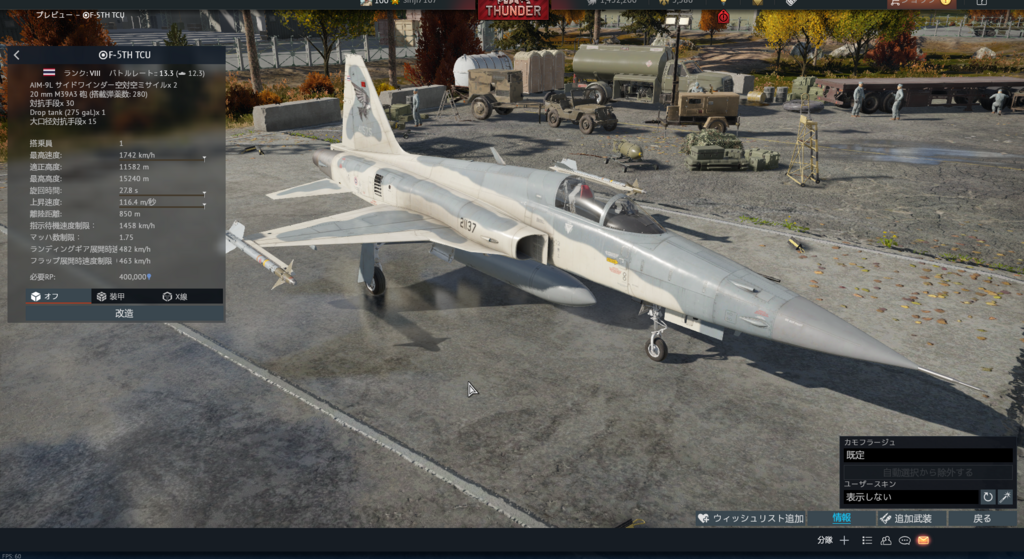This screenshot has width=1024, height=559.
Task: Click the War Thunder logo
Action: click(513, 10)
